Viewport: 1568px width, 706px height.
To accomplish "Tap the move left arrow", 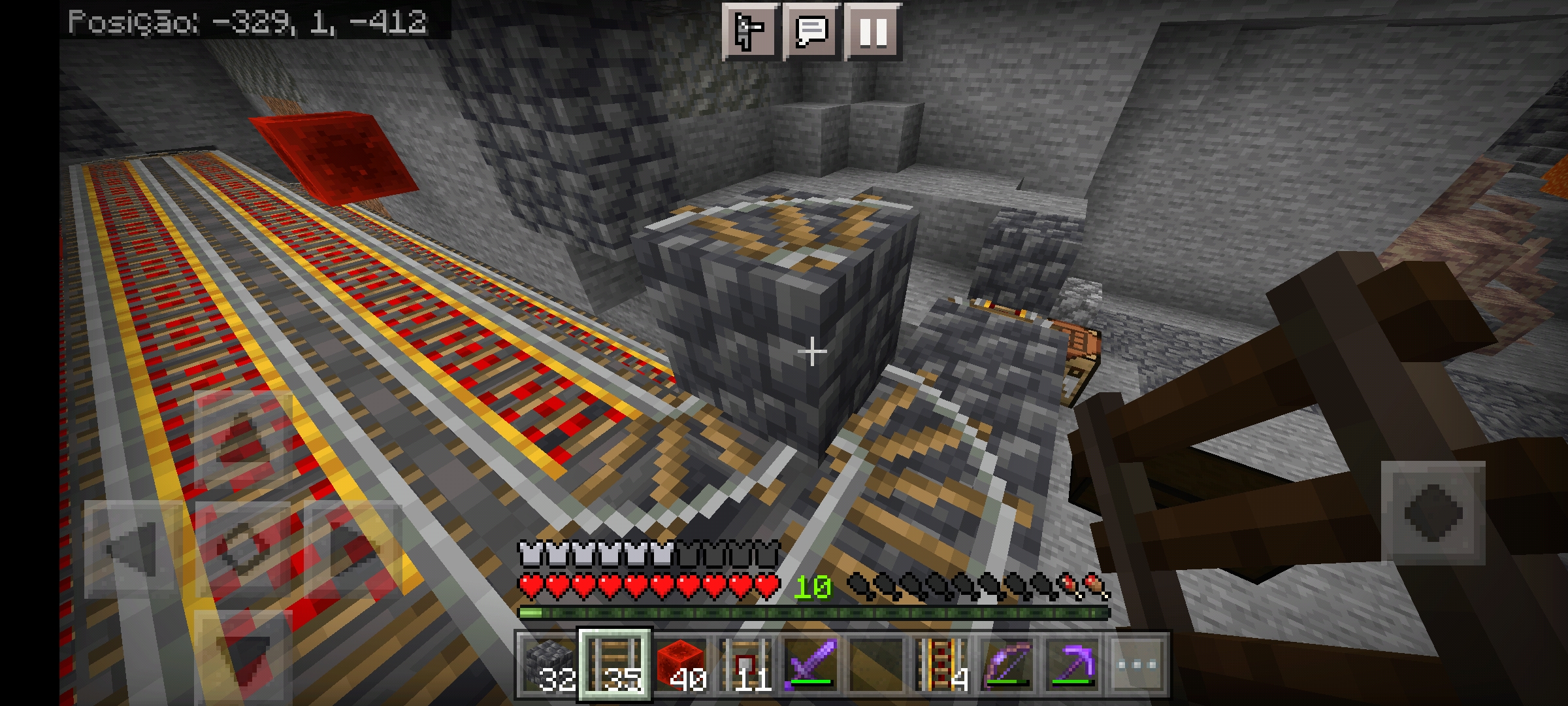I will (x=134, y=548).
